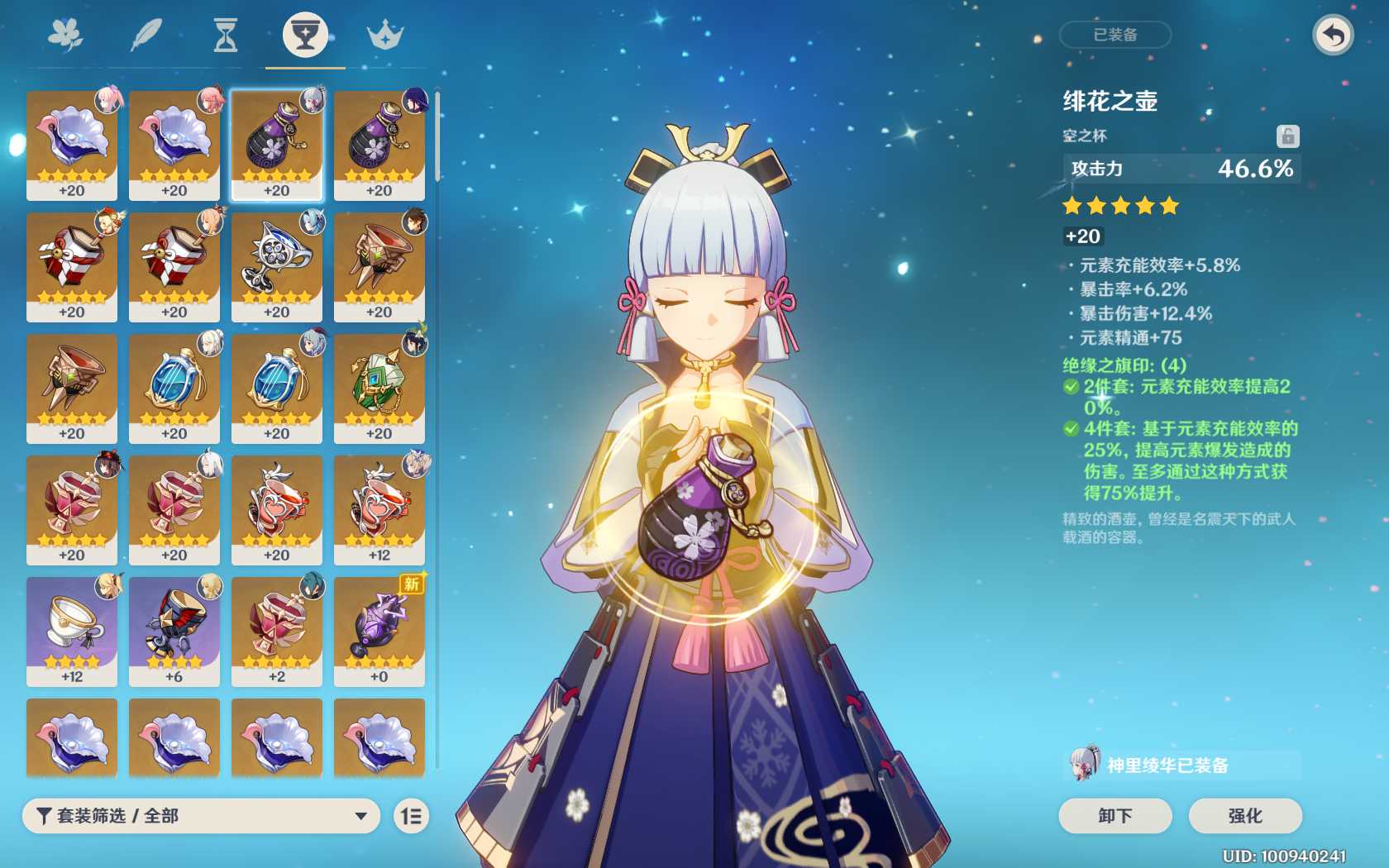Select the +2 red goblet artifact
This screenshot has height=868, width=1389.
[277, 631]
